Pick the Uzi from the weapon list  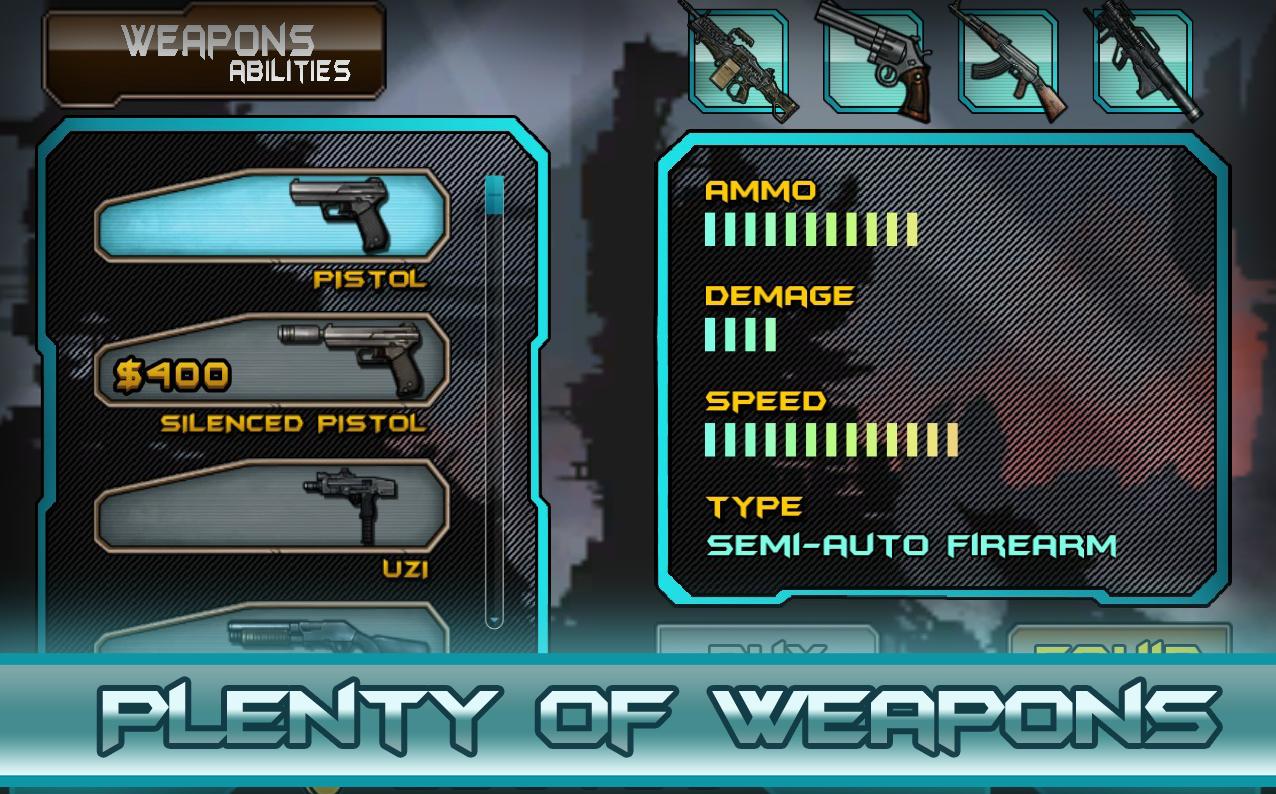click(x=272, y=506)
